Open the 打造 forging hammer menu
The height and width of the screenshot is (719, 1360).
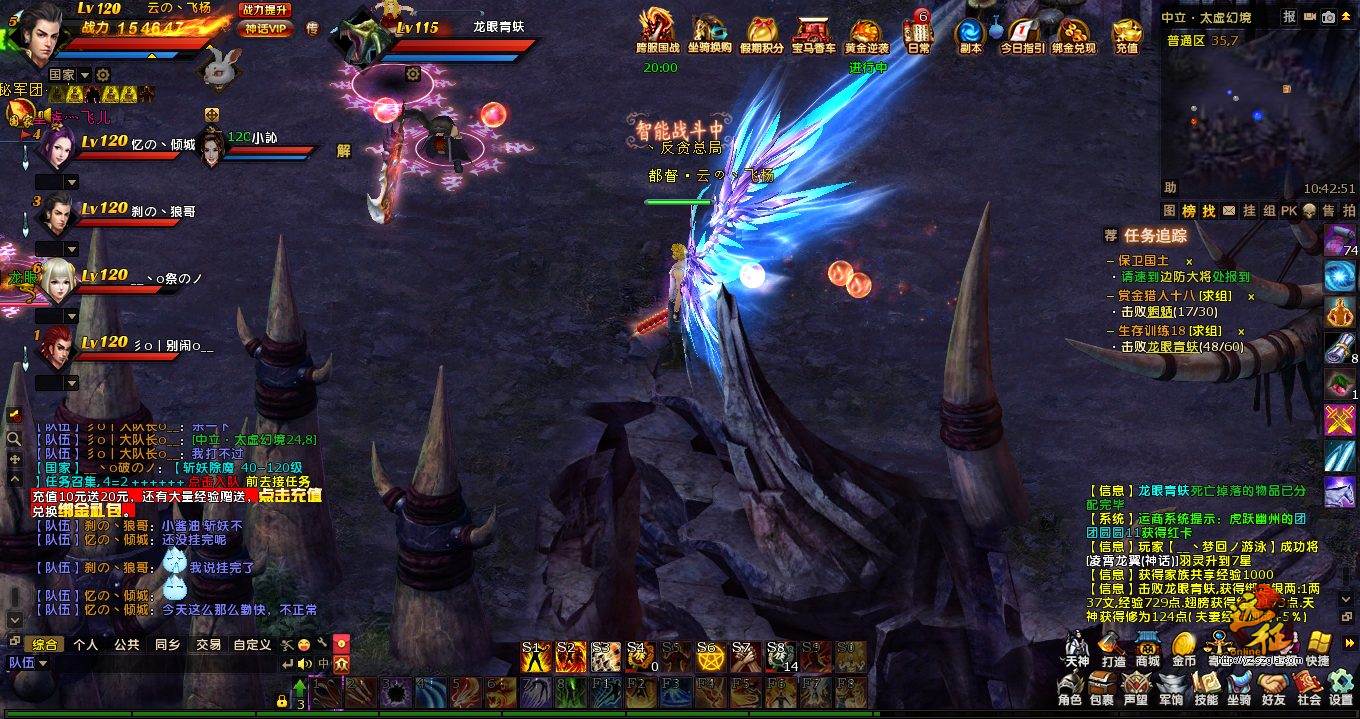[1113, 647]
